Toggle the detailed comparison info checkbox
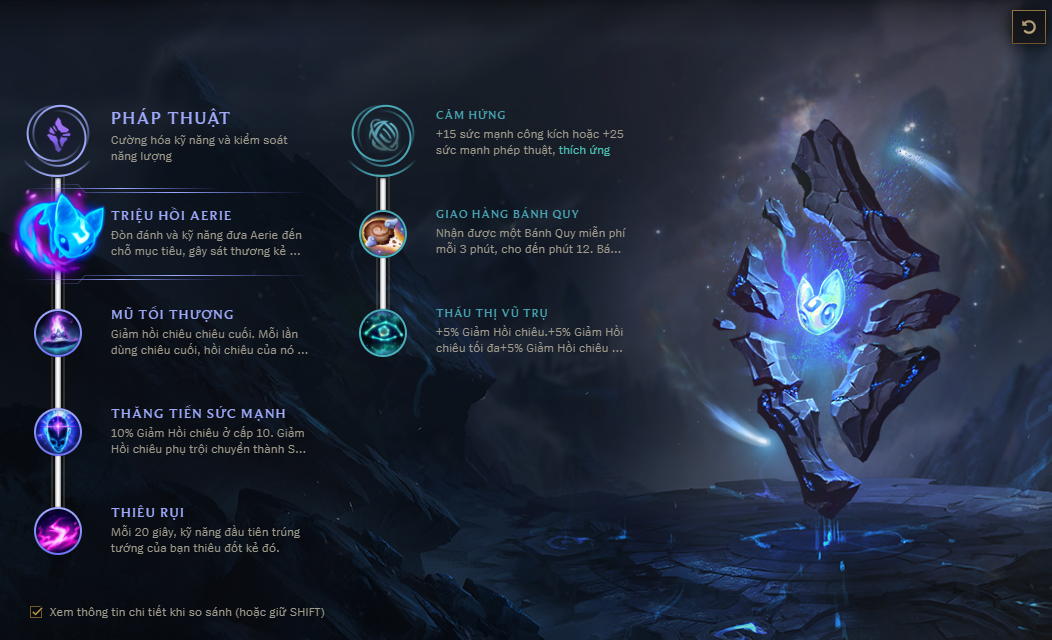Viewport: 1052px width, 640px height. coord(37,612)
